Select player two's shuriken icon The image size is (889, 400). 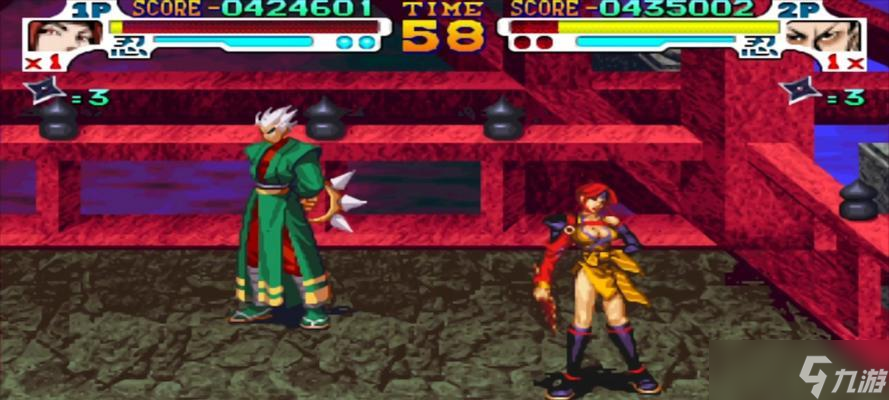pyautogui.click(x=800, y=91)
